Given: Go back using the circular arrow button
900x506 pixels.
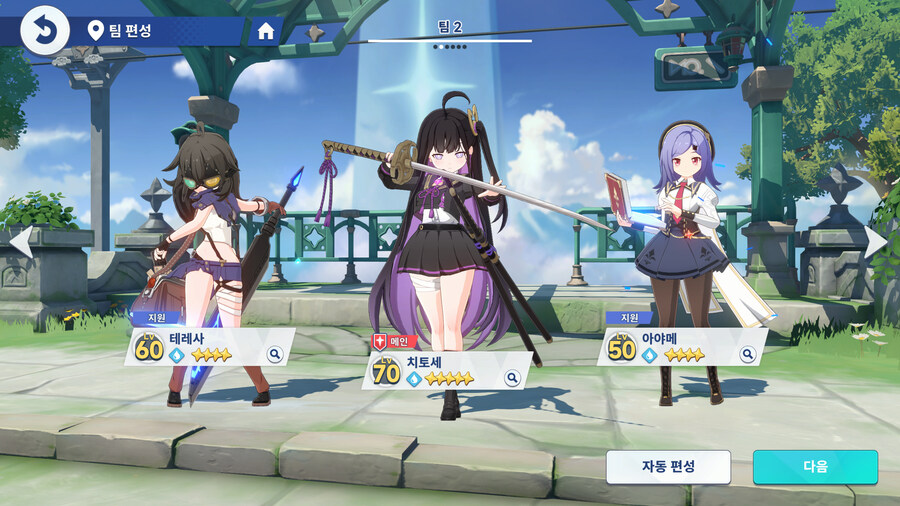Looking at the screenshot, I should (x=44, y=30).
